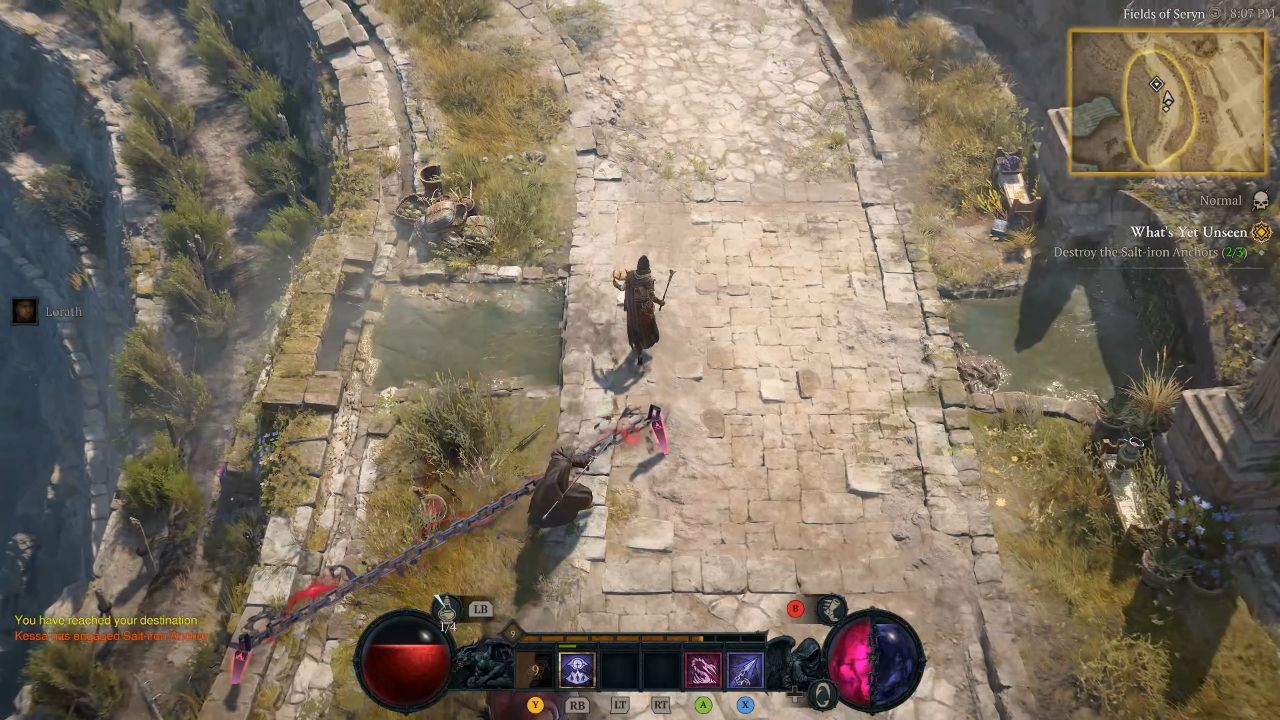Click the skull difficulty icon beside Normal
Screen dimensions: 1280x720
pyautogui.click(x=1259, y=200)
